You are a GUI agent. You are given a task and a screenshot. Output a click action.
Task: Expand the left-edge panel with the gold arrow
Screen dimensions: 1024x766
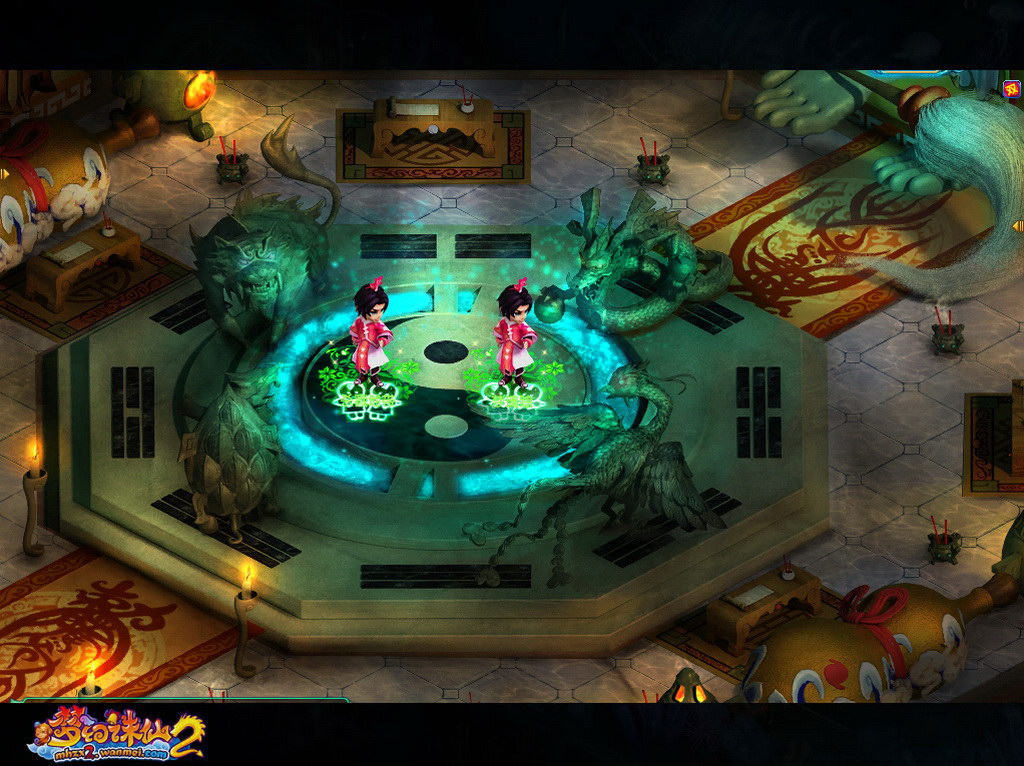pos(4,174)
